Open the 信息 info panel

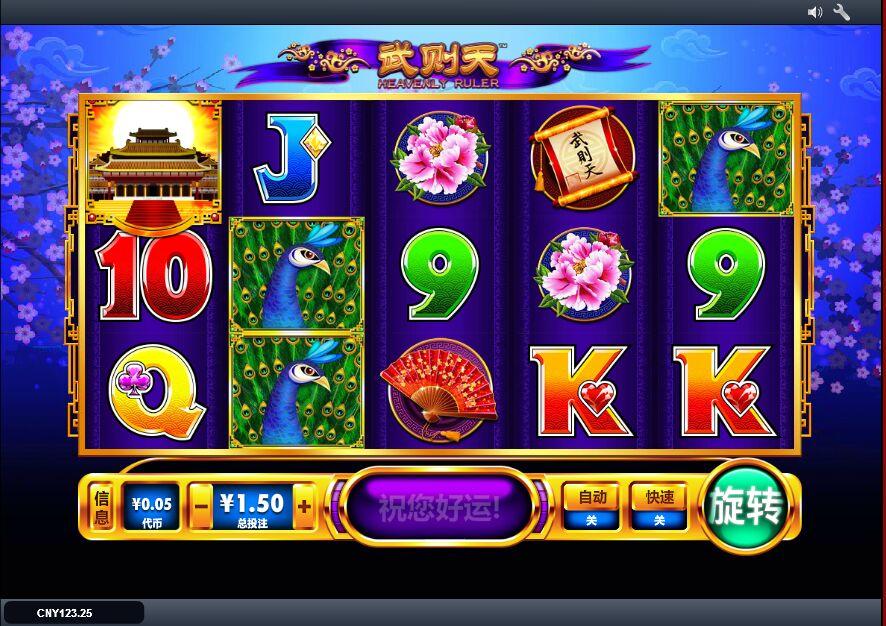click(101, 507)
